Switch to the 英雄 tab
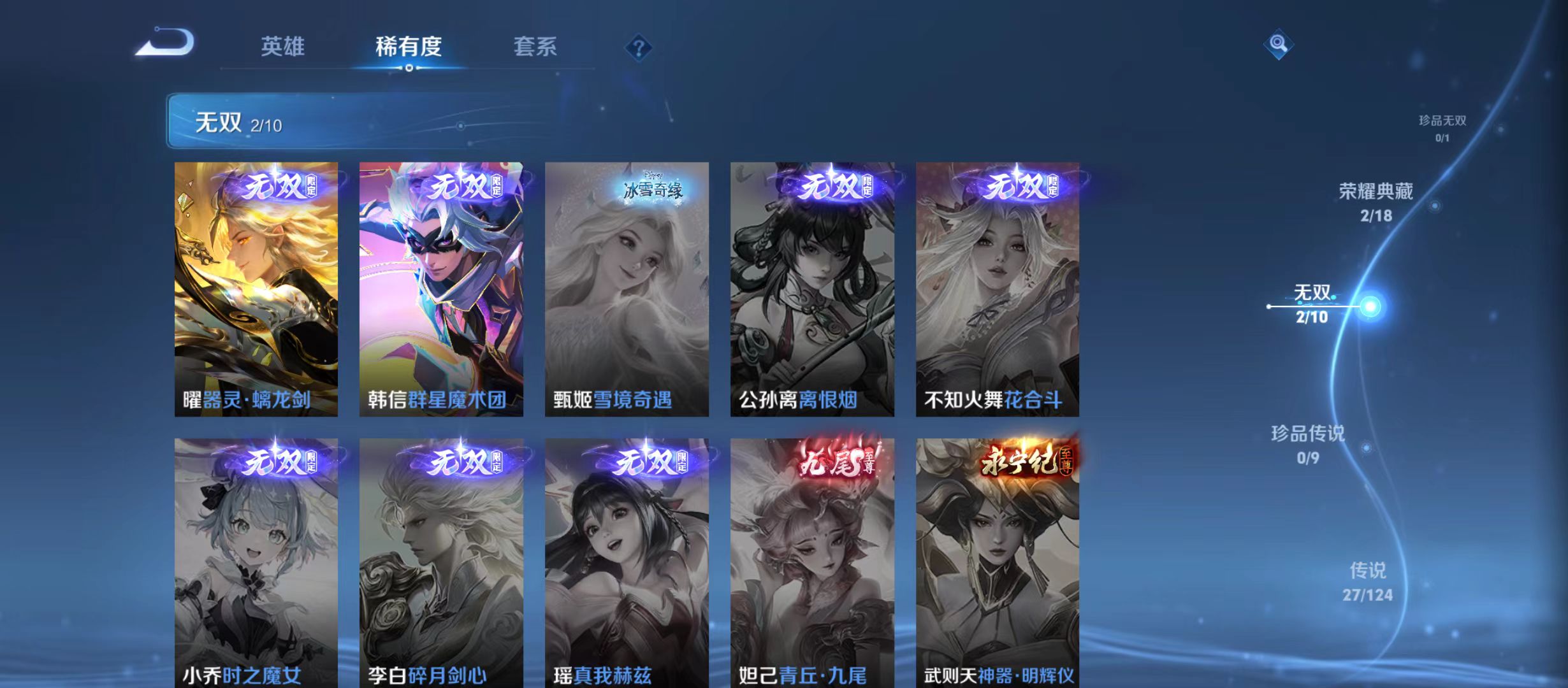Viewport: 1568px width, 688px height. tap(284, 47)
